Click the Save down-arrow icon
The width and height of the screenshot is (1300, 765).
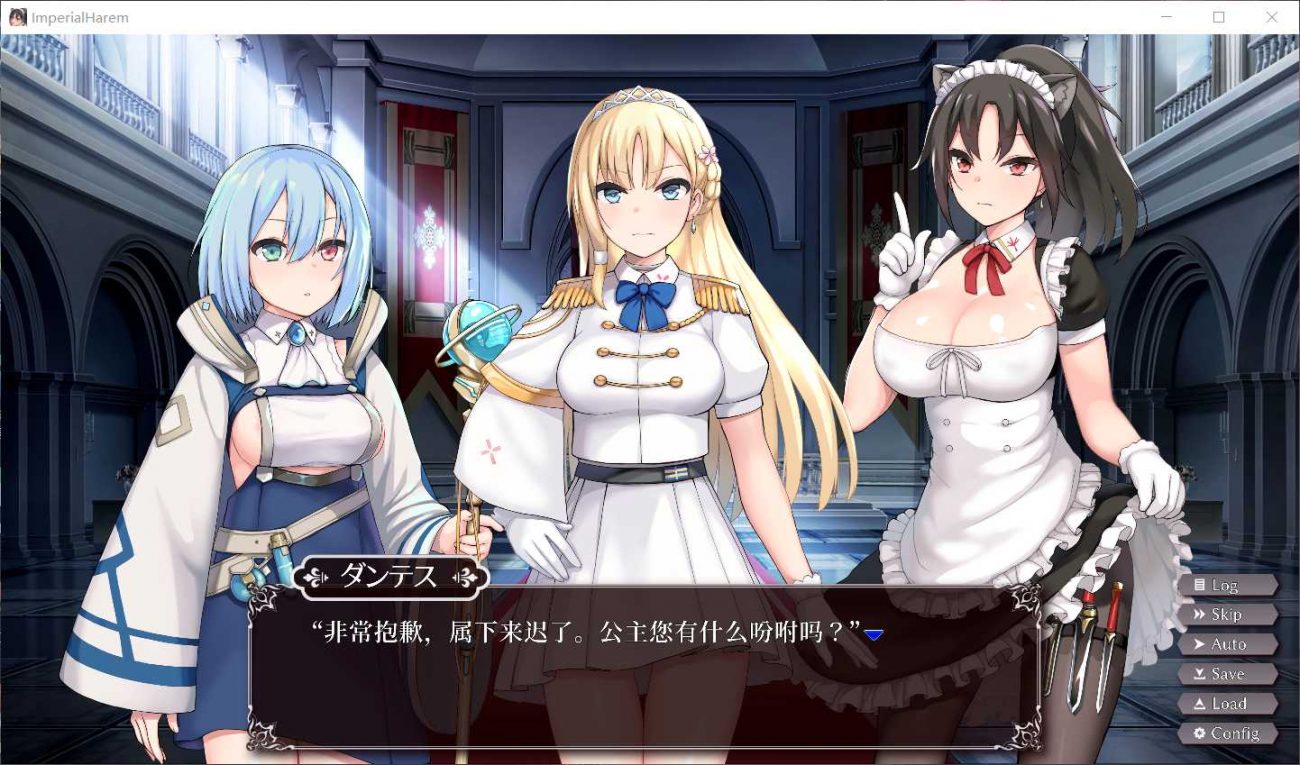click(1198, 674)
